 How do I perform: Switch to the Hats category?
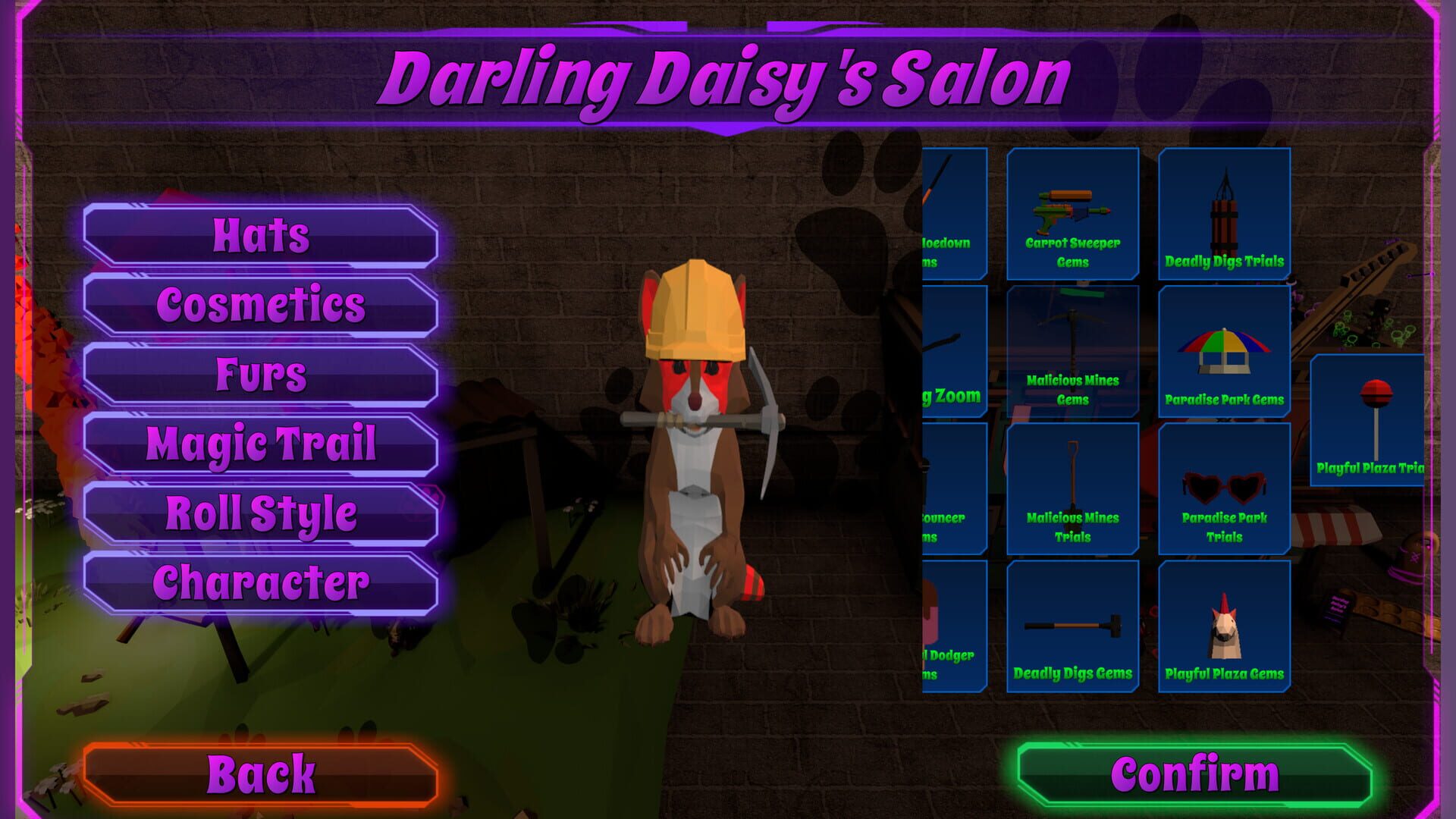pyautogui.click(x=260, y=236)
